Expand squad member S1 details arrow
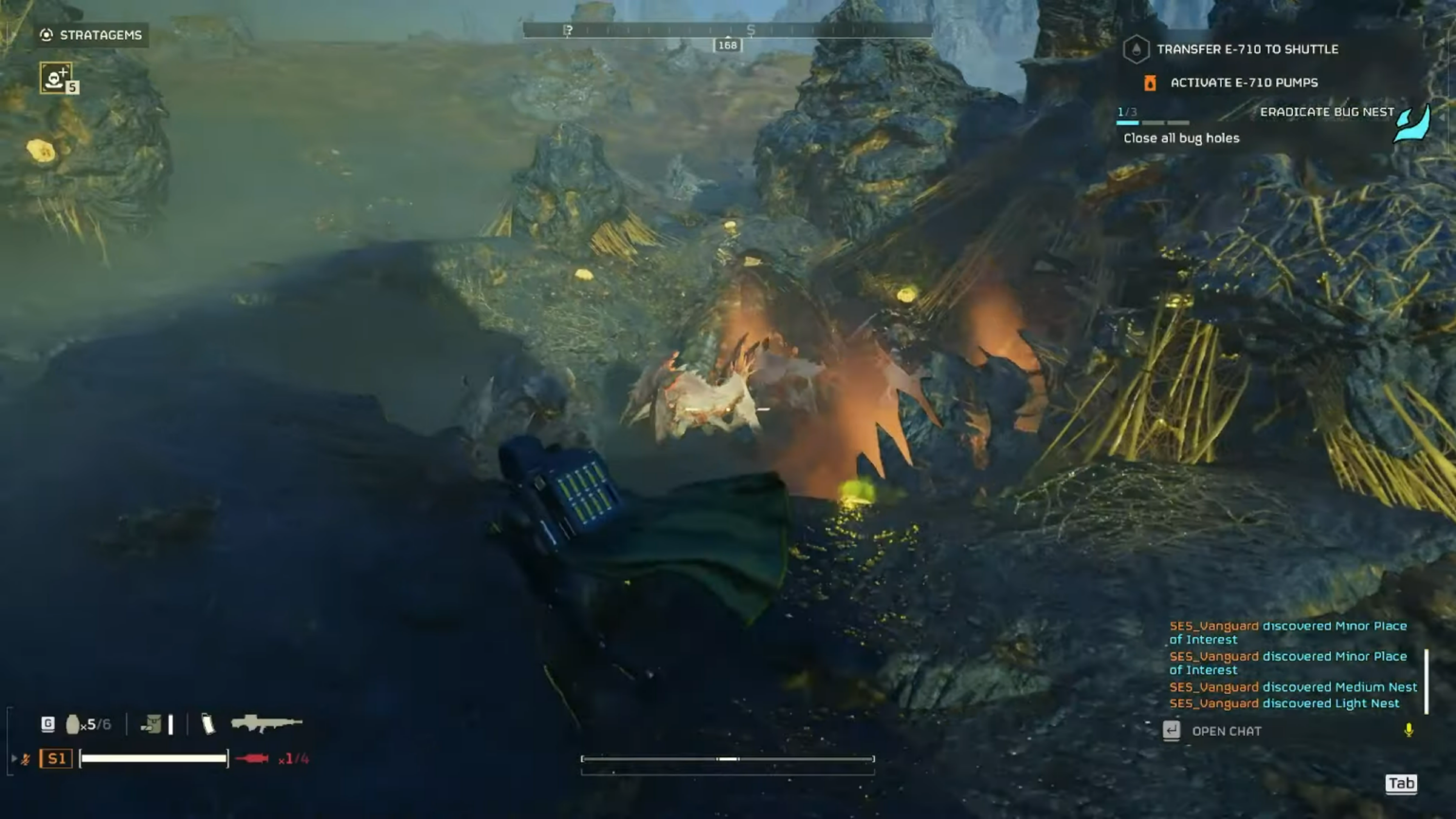This screenshot has height=819, width=1456. pyautogui.click(x=13, y=758)
